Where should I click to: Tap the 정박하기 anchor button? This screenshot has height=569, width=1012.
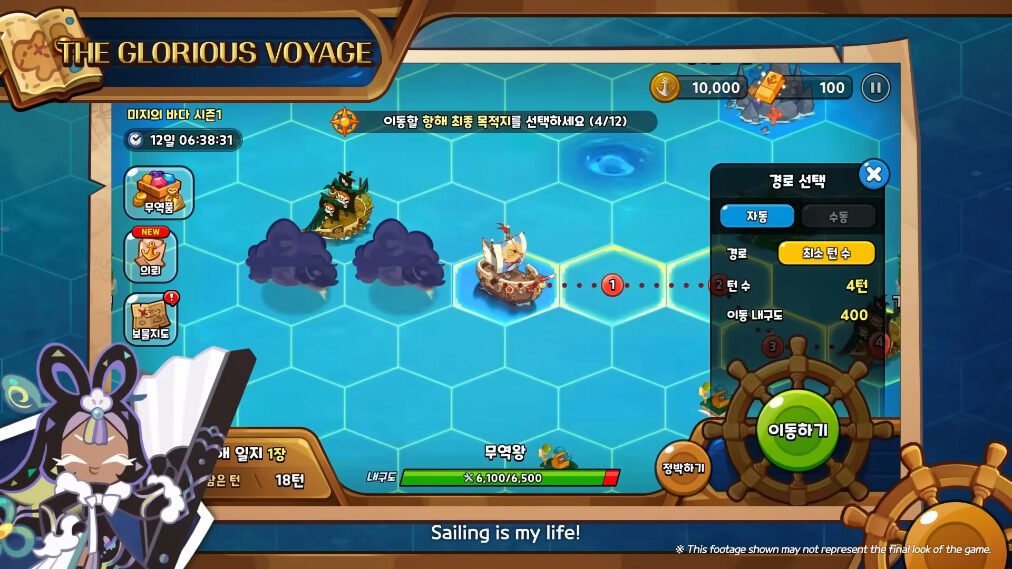point(683,467)
